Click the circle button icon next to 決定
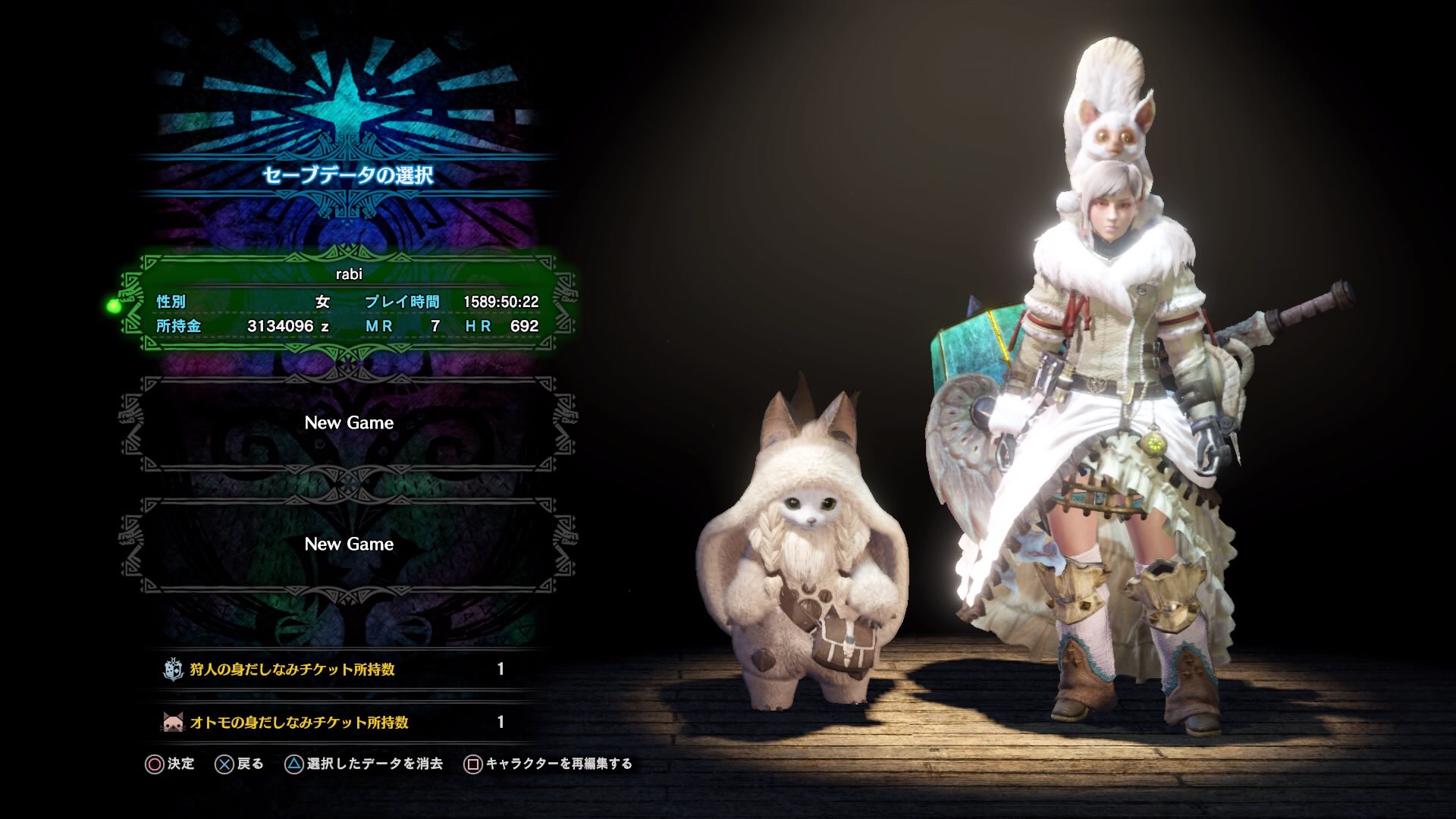 click(x=155, y=764)
